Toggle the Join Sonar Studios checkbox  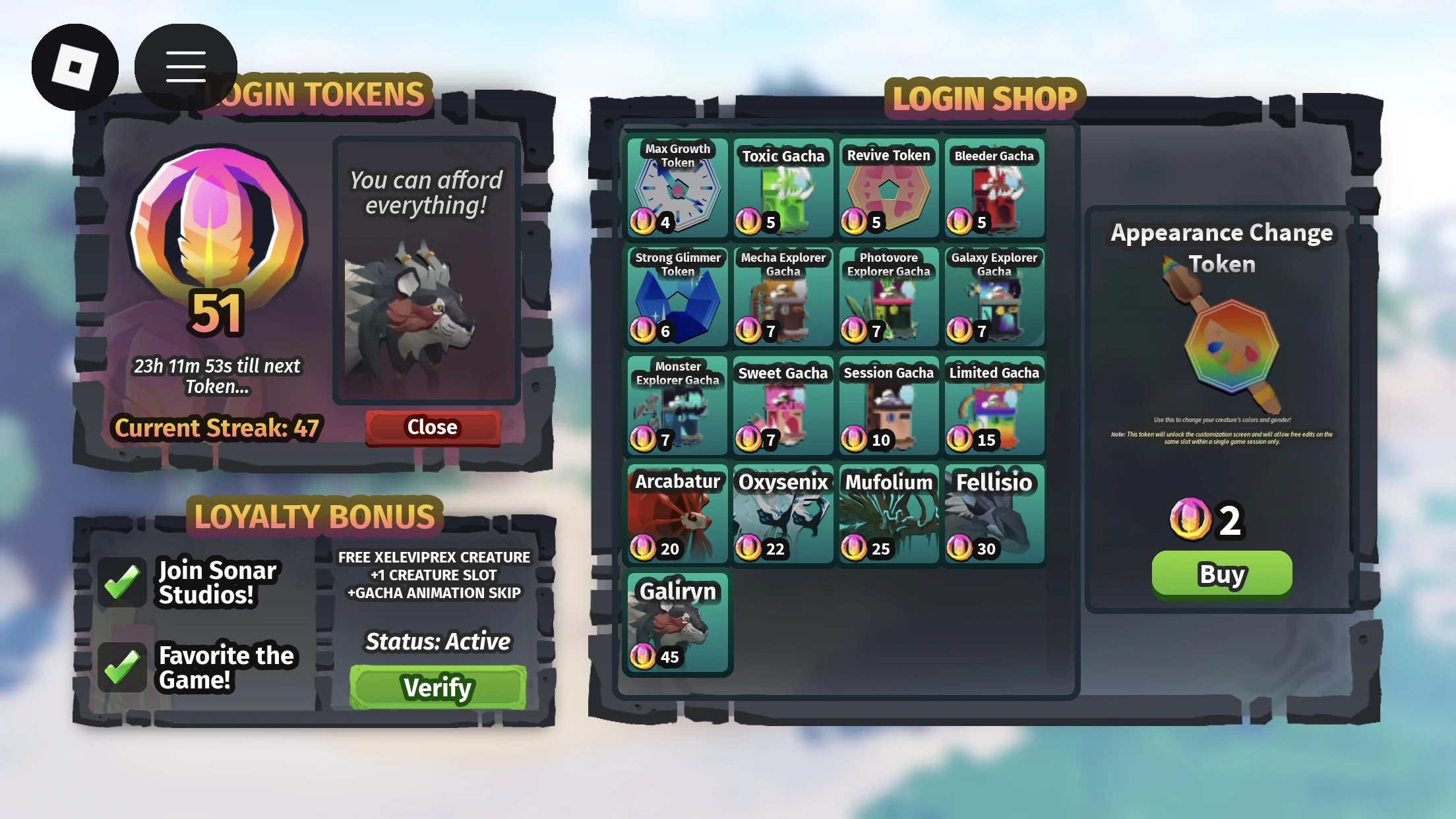123,580
